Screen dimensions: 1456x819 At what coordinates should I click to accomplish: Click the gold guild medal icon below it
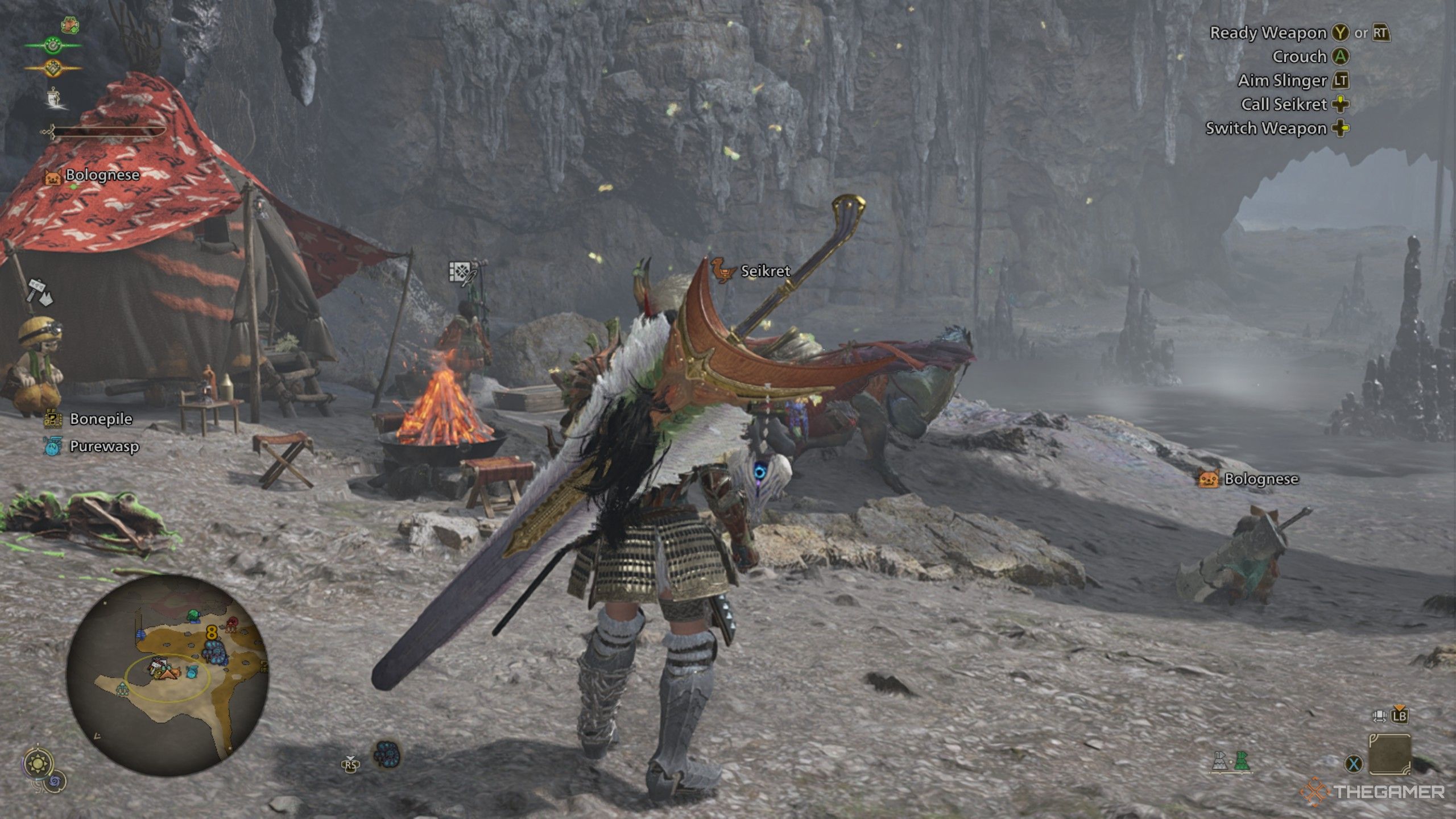point(52,68)
